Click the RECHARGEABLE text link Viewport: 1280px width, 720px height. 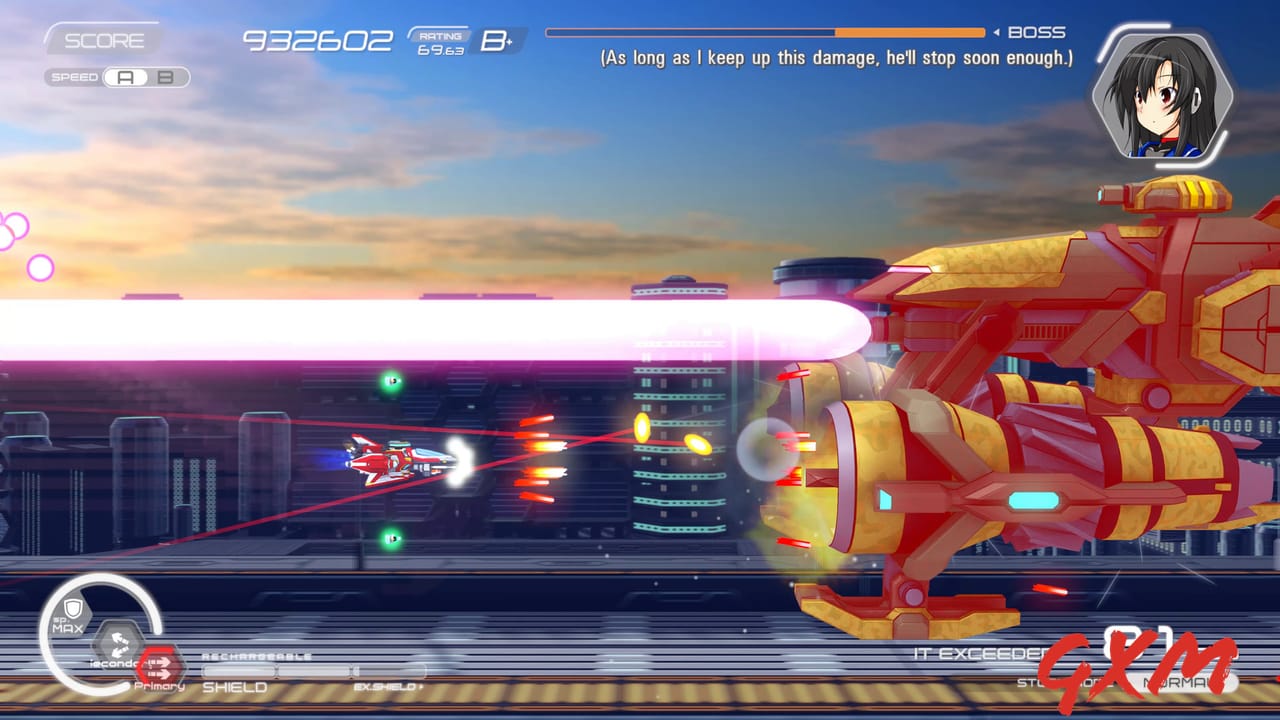257,655
